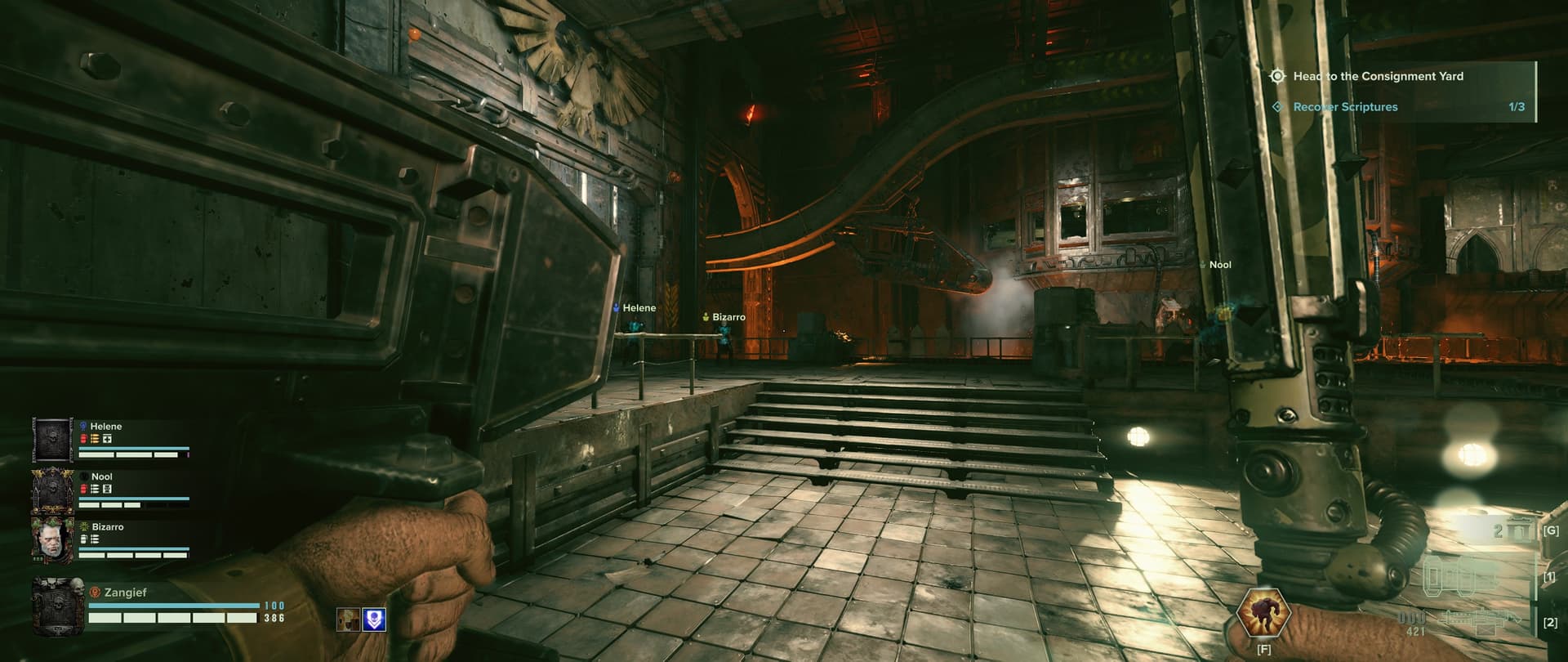1568x662 pixels.
Task: Click Helene's floating nameplate marker
Action: pos(635,308)
